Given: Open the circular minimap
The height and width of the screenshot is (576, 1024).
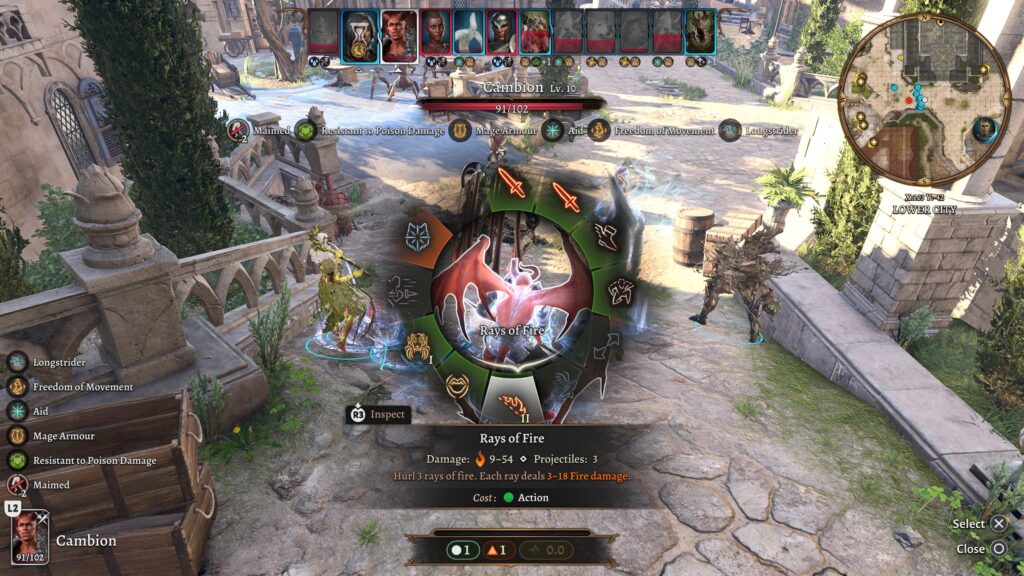Looking at the screenshot, I should point(923,98).
